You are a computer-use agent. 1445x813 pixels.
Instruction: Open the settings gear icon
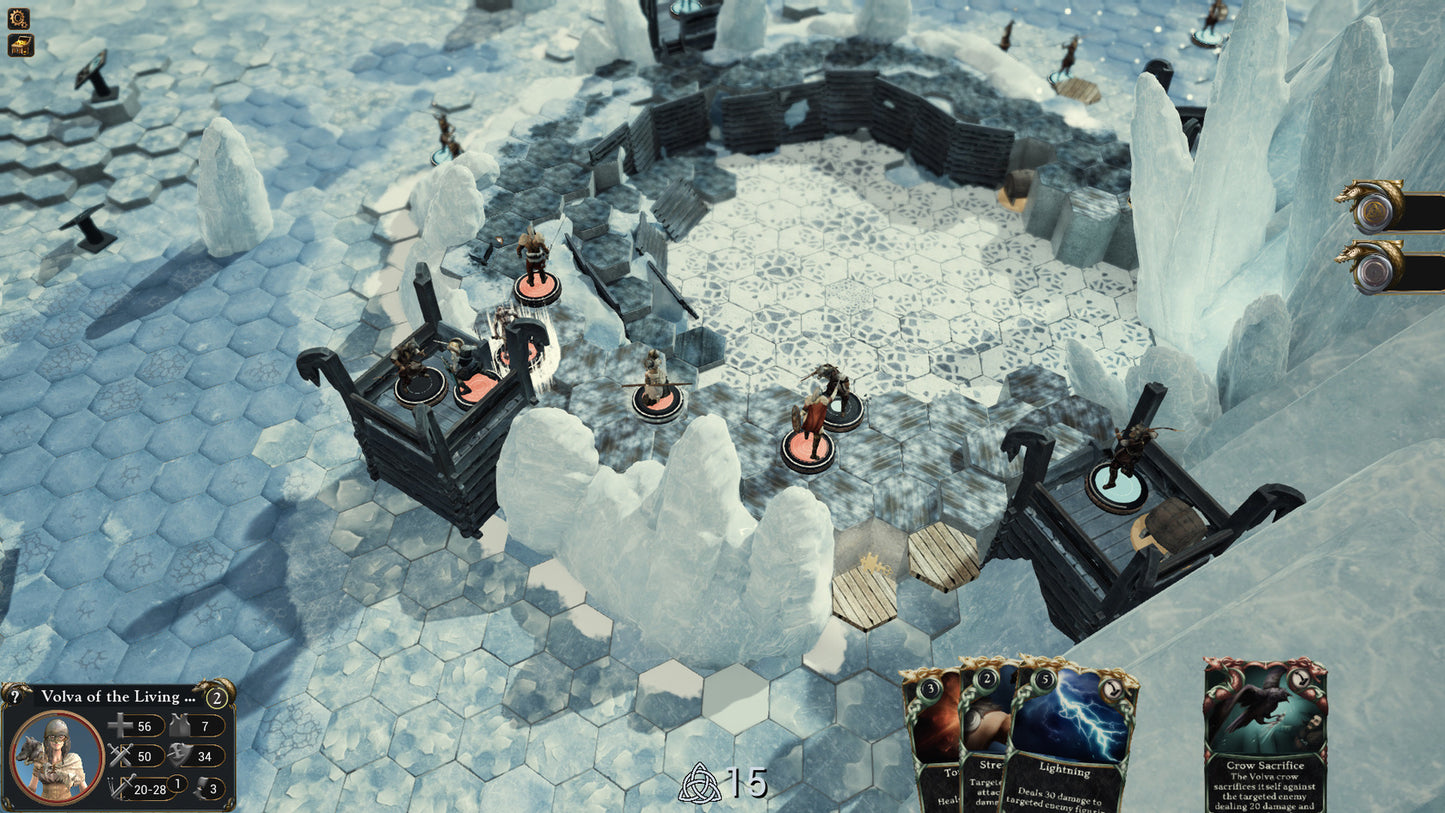[x=18, y=18]
